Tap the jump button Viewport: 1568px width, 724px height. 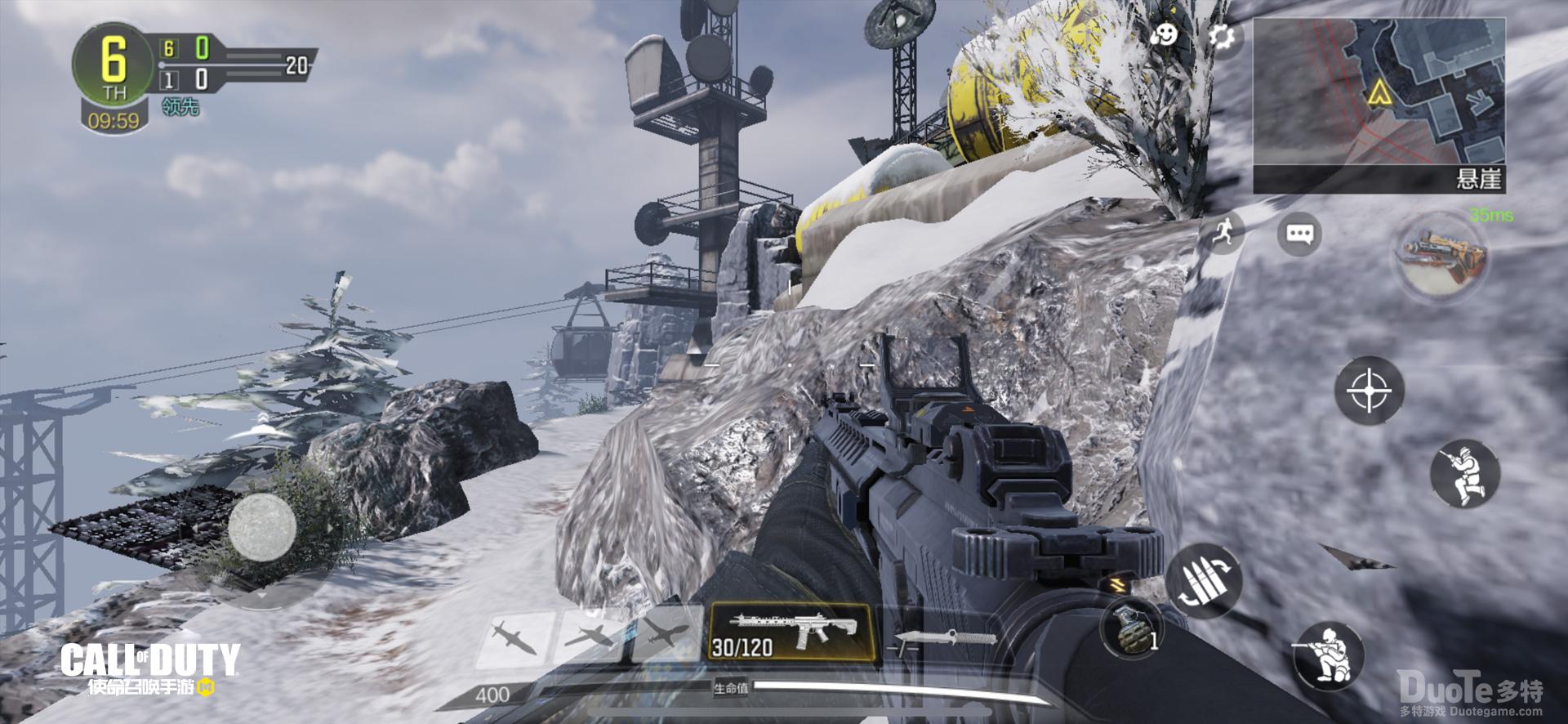point(1465,474)
